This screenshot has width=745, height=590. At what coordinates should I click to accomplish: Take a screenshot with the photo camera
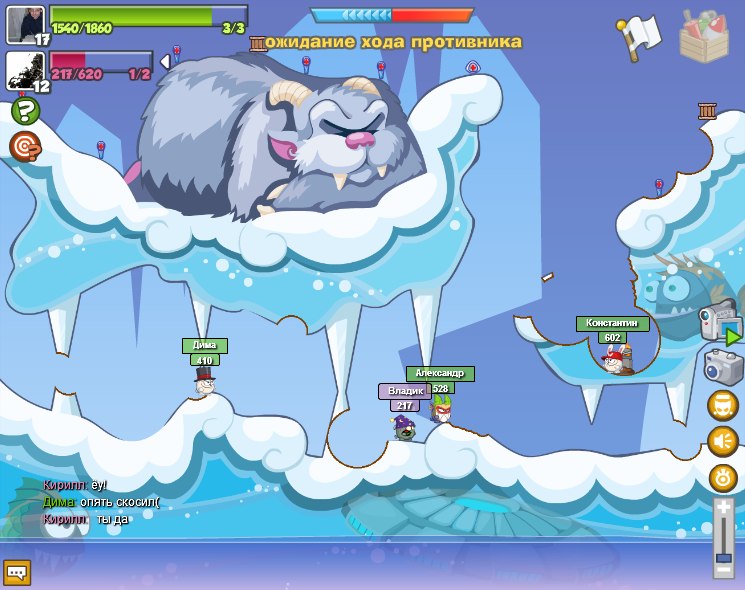[722, 367]
